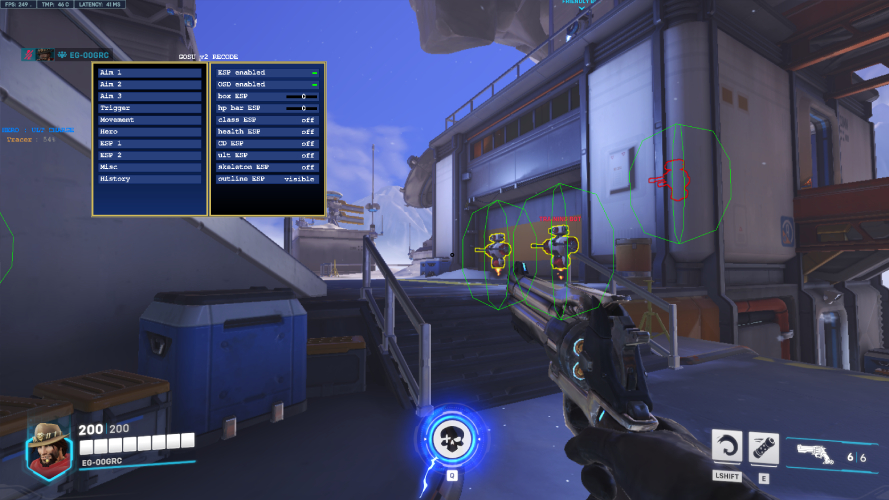
Task: Select the Aim 2 entry
Action: [x=149, y=85]
